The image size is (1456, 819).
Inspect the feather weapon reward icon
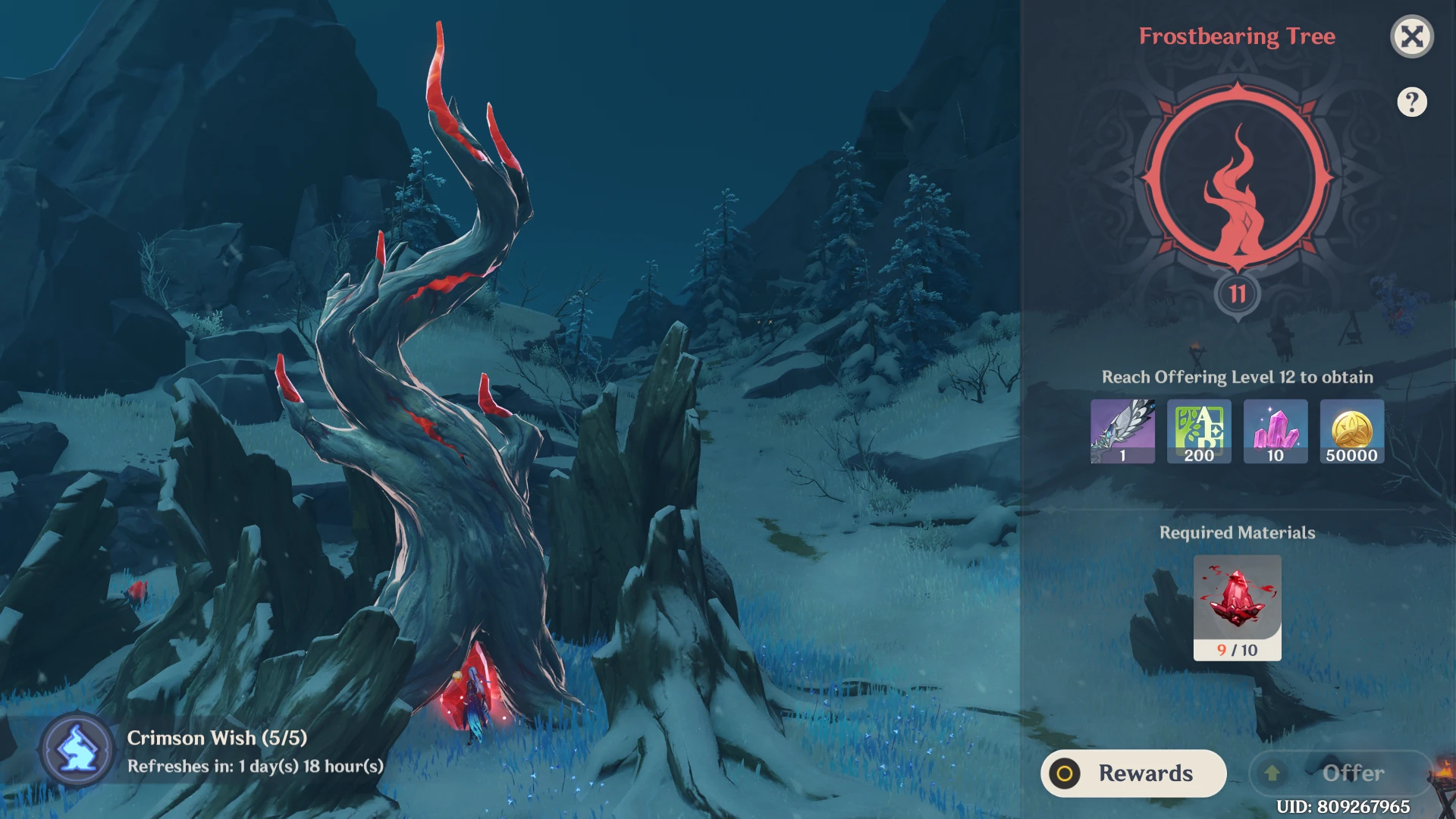tap(1122, 431)
